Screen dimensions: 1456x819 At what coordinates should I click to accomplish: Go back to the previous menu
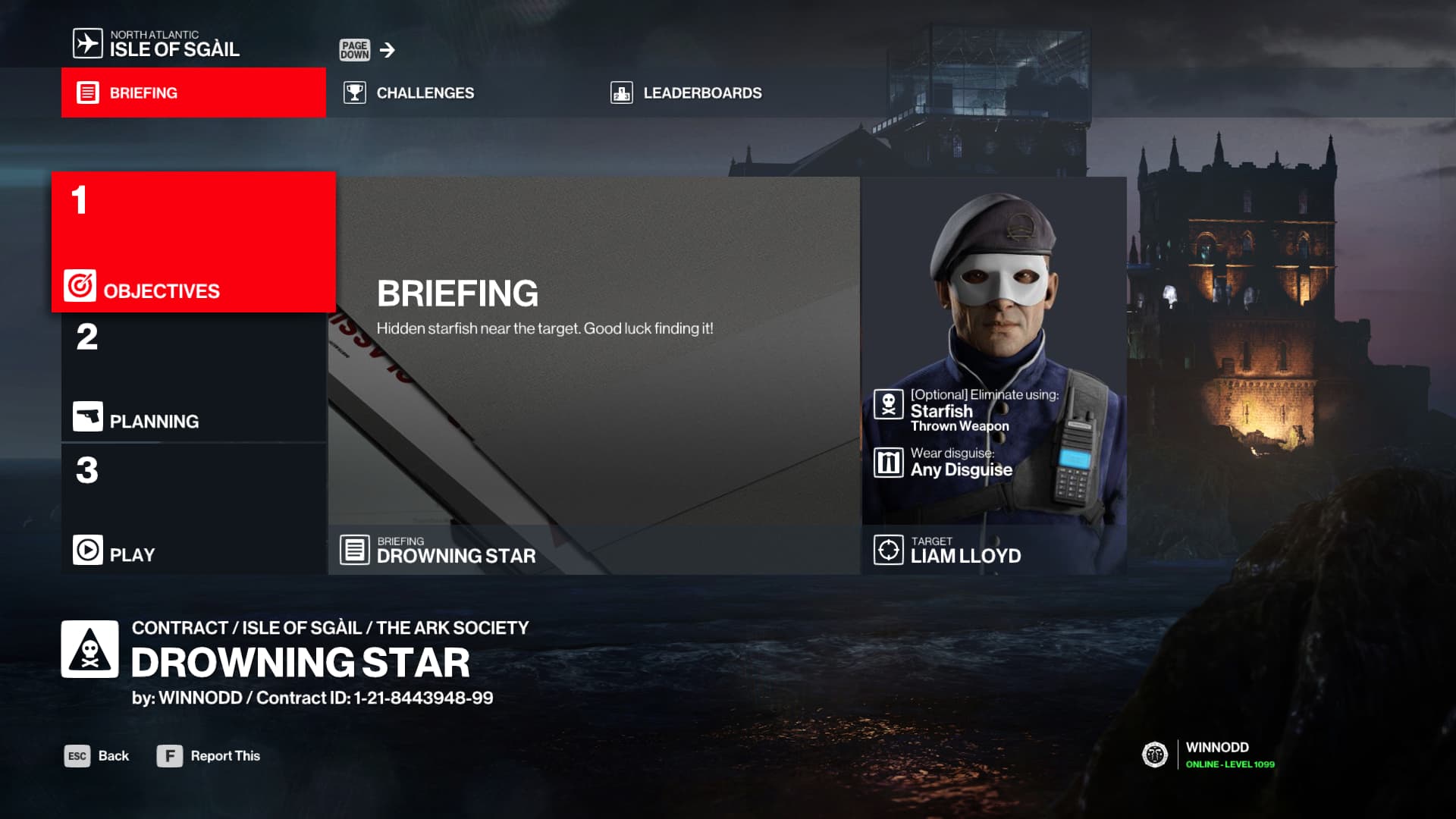pos(97,756)
